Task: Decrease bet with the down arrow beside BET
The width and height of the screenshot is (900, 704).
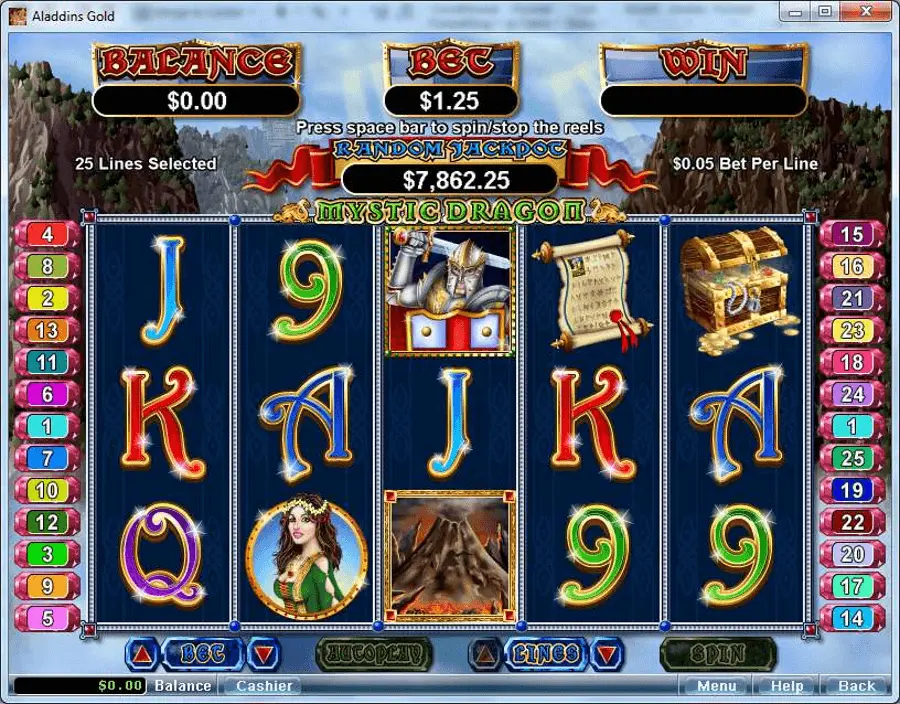Action: [x=263, y=655]
